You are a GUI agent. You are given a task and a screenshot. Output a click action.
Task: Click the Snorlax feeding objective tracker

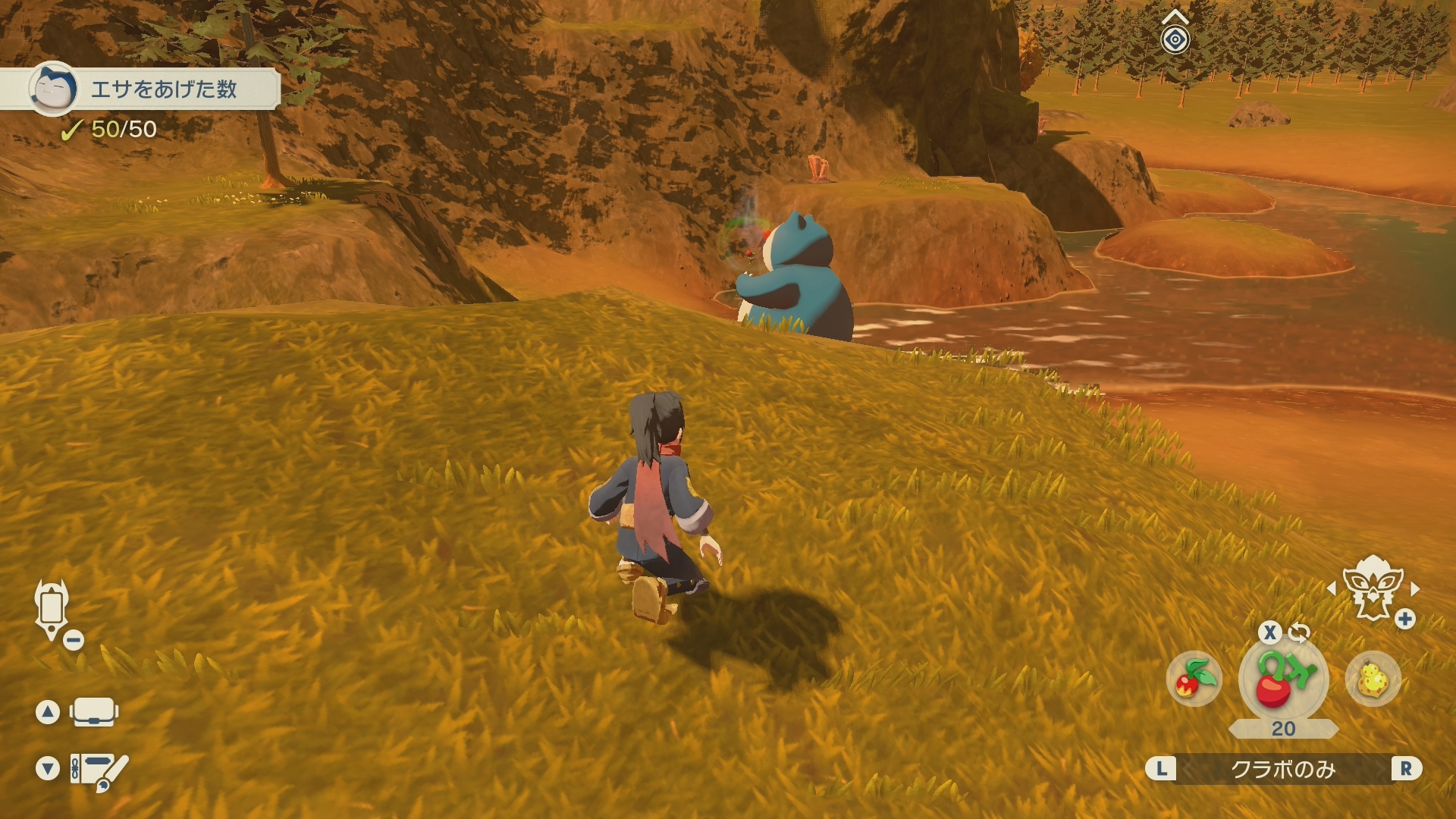(152, 89)
